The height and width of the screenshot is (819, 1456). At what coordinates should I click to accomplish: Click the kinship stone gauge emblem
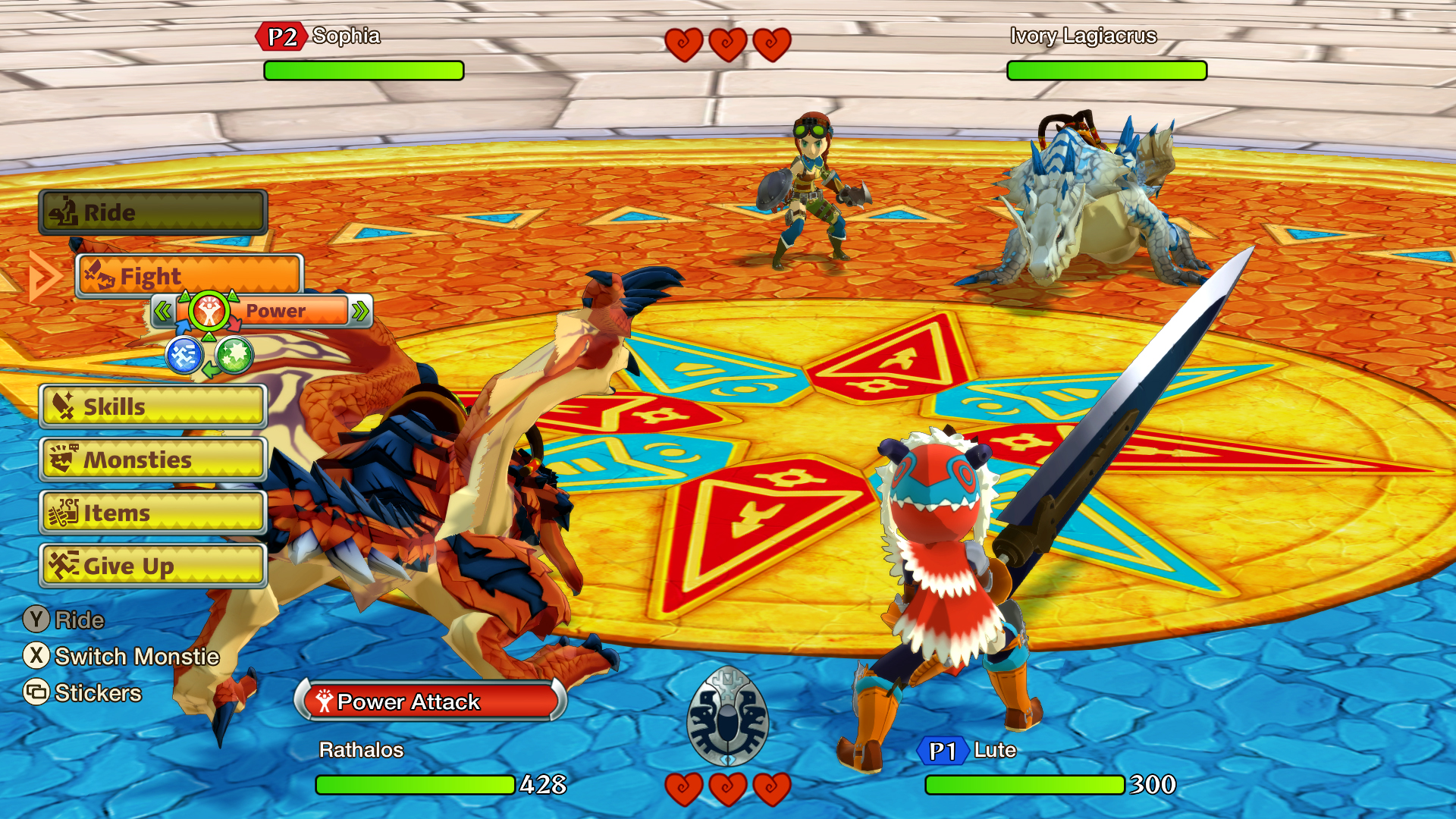click(727, 716)
